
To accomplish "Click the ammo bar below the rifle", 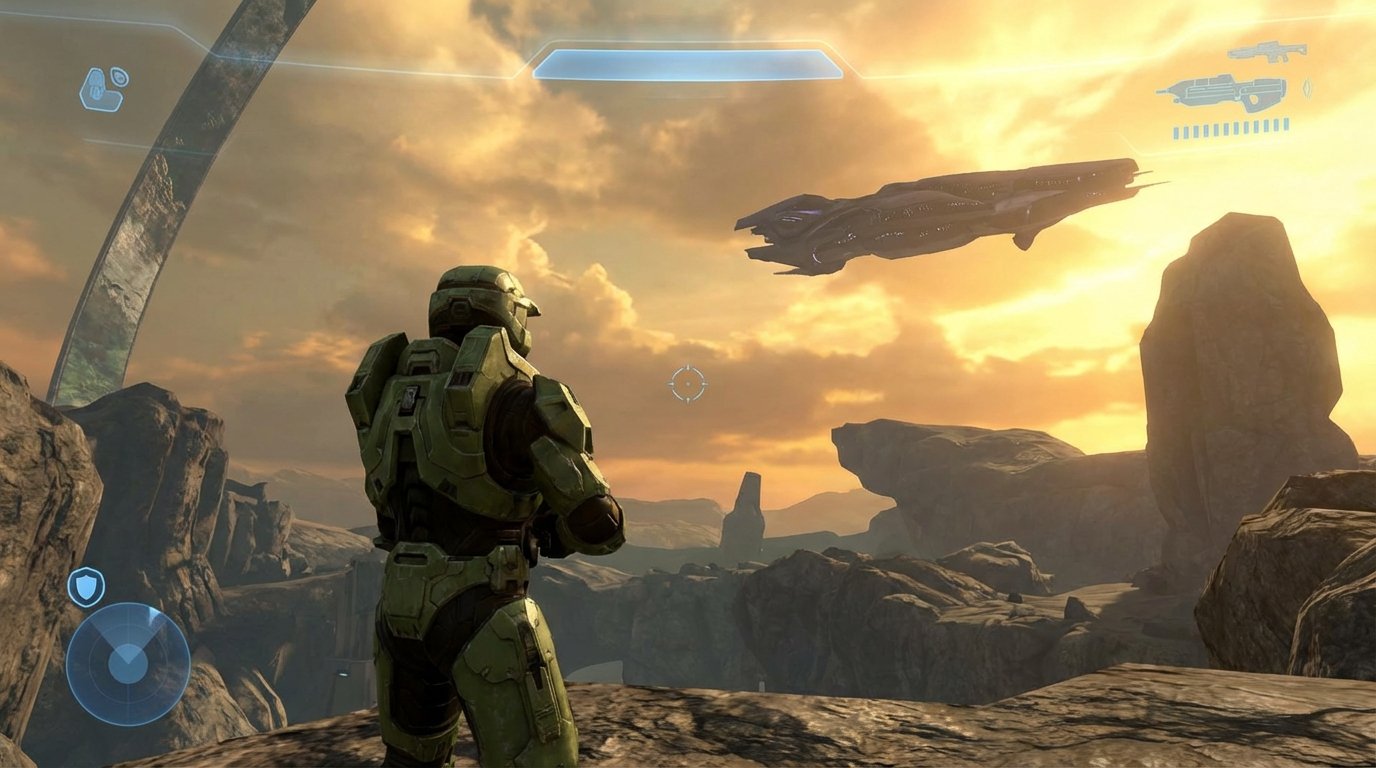I will (1230, 128).
